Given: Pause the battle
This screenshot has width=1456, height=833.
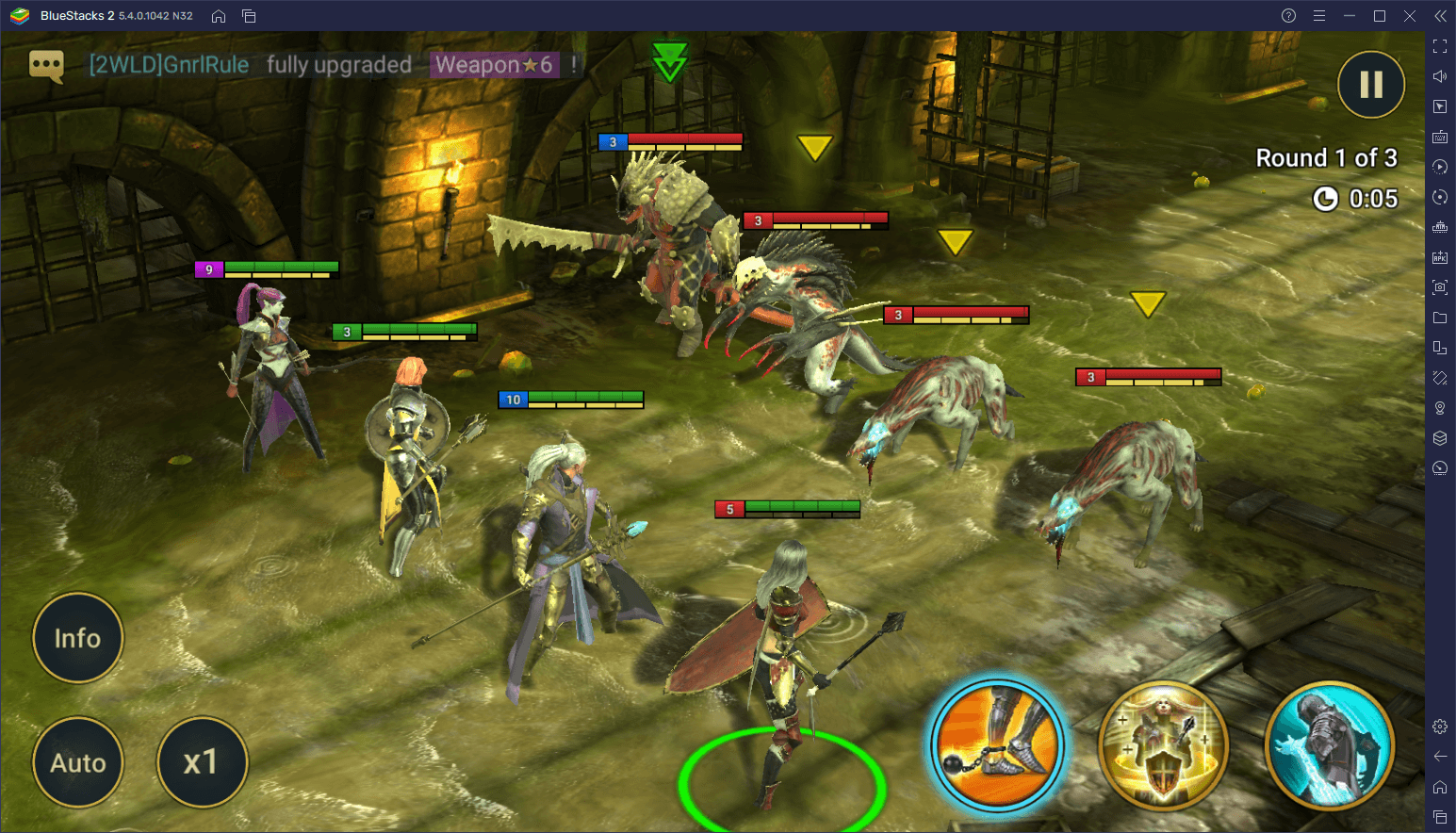Looking at the screenshot, I should pos(1371,85).
